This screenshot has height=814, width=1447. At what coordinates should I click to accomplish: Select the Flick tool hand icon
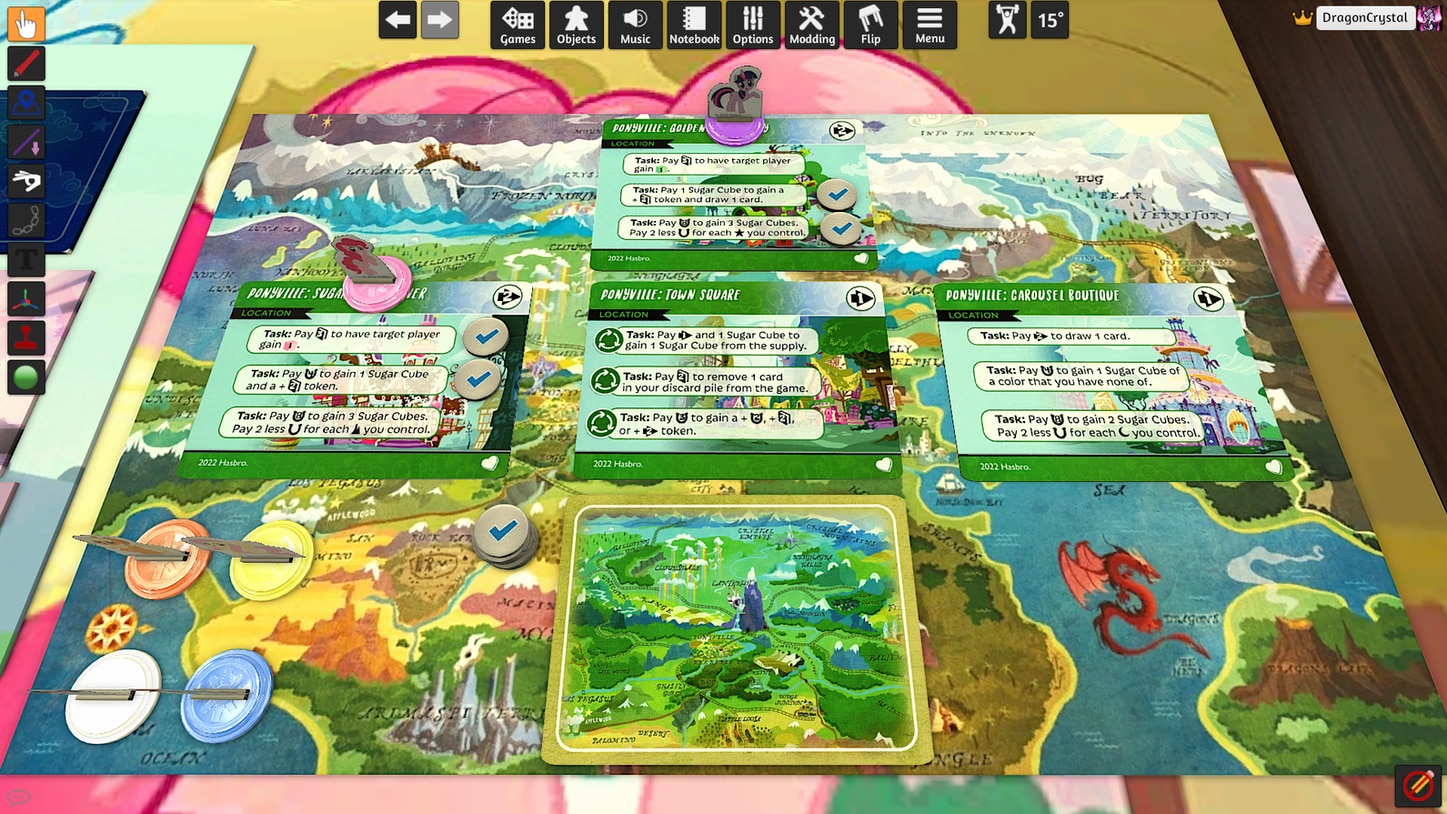coord(26,181)
